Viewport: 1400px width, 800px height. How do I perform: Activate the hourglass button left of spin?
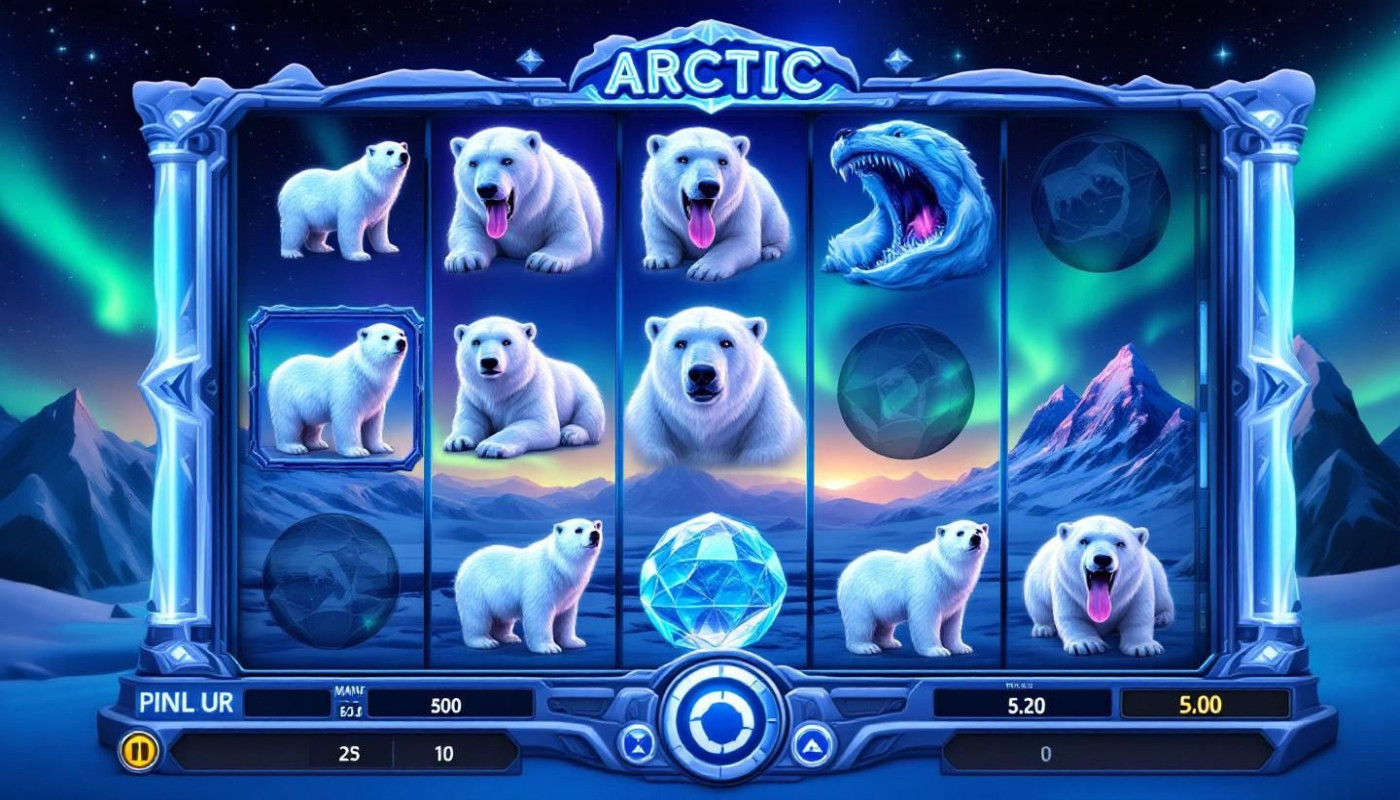point(636,743)
